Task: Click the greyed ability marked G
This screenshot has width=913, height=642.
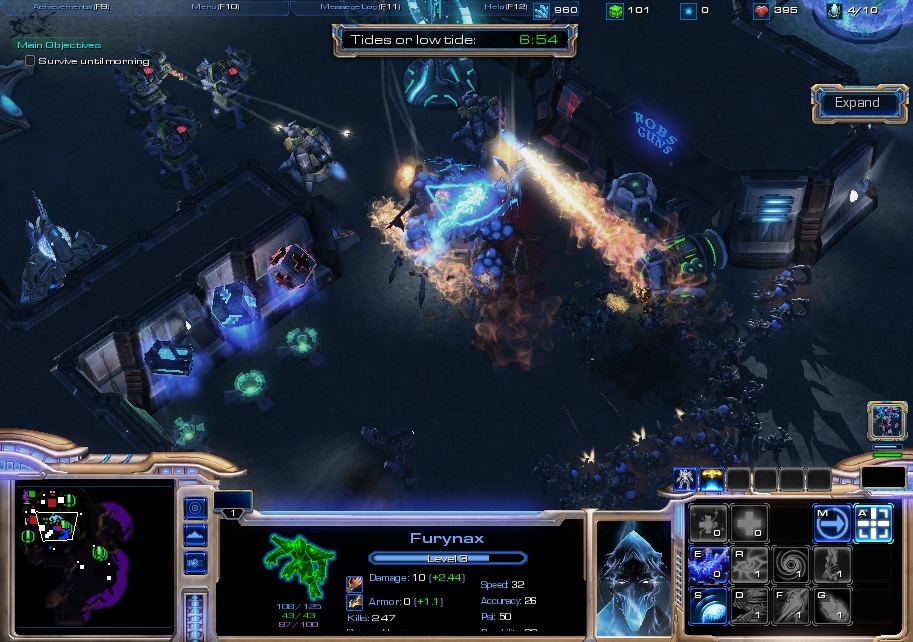Action: click(x=830, y=606)
